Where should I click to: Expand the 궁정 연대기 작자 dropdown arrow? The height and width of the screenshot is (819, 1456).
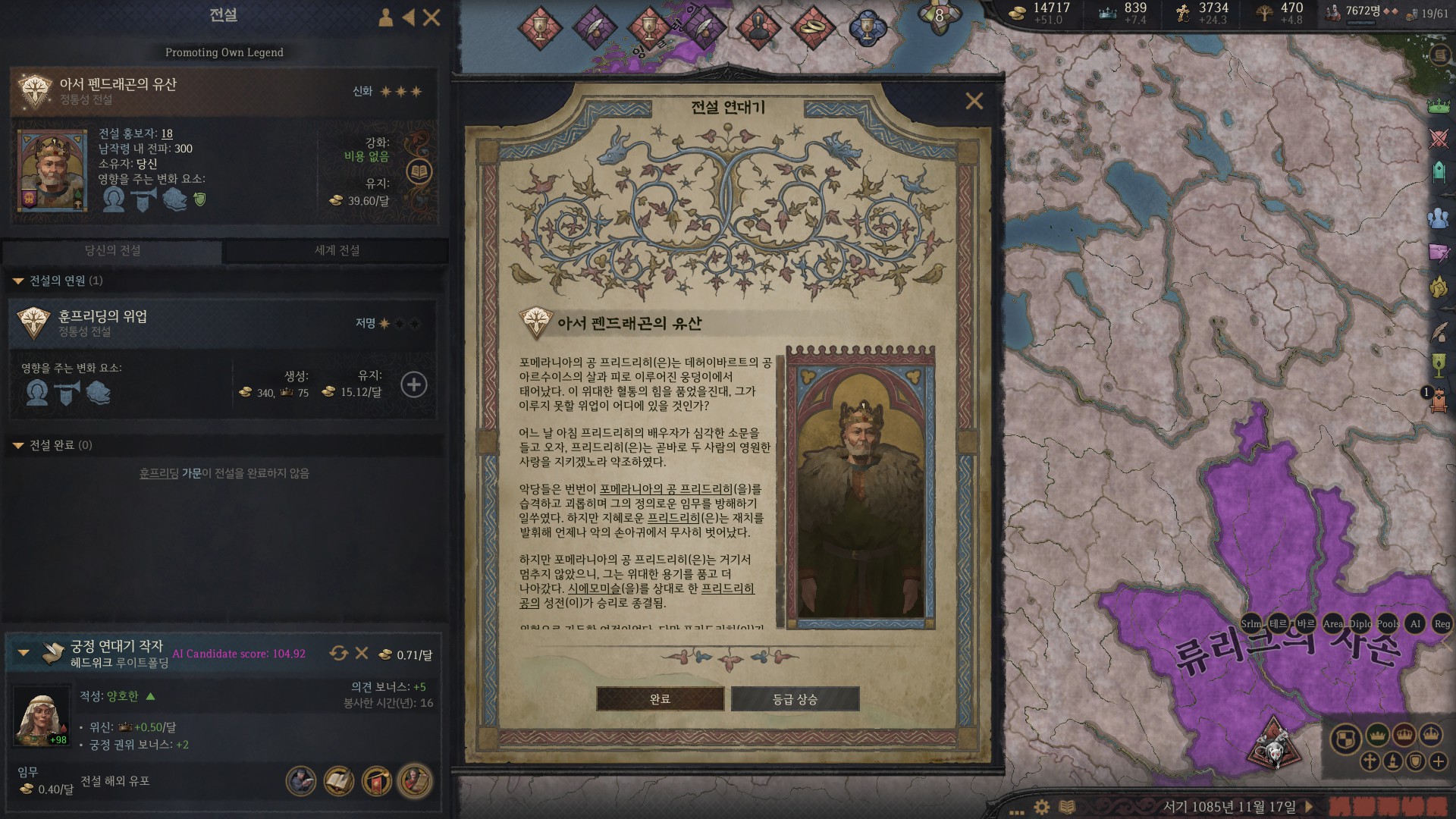pyautogui.click(x=24, y=652)
